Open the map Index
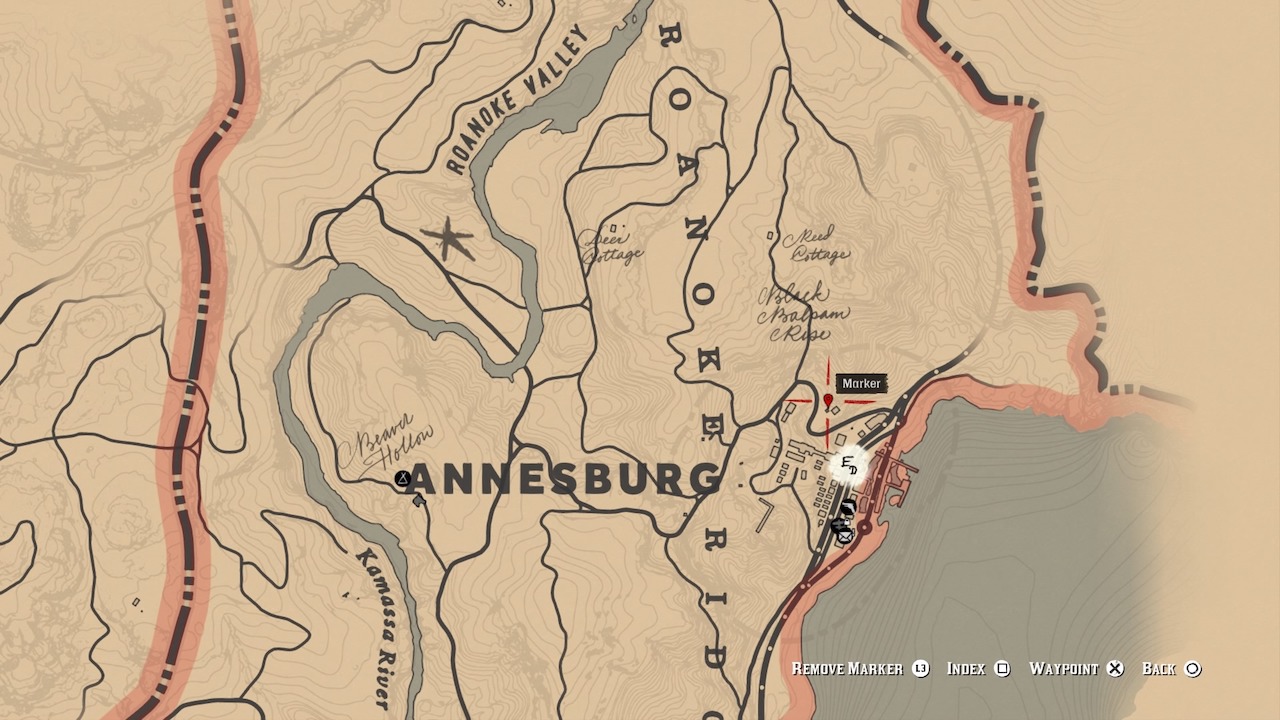 click(x=968, y=669)
